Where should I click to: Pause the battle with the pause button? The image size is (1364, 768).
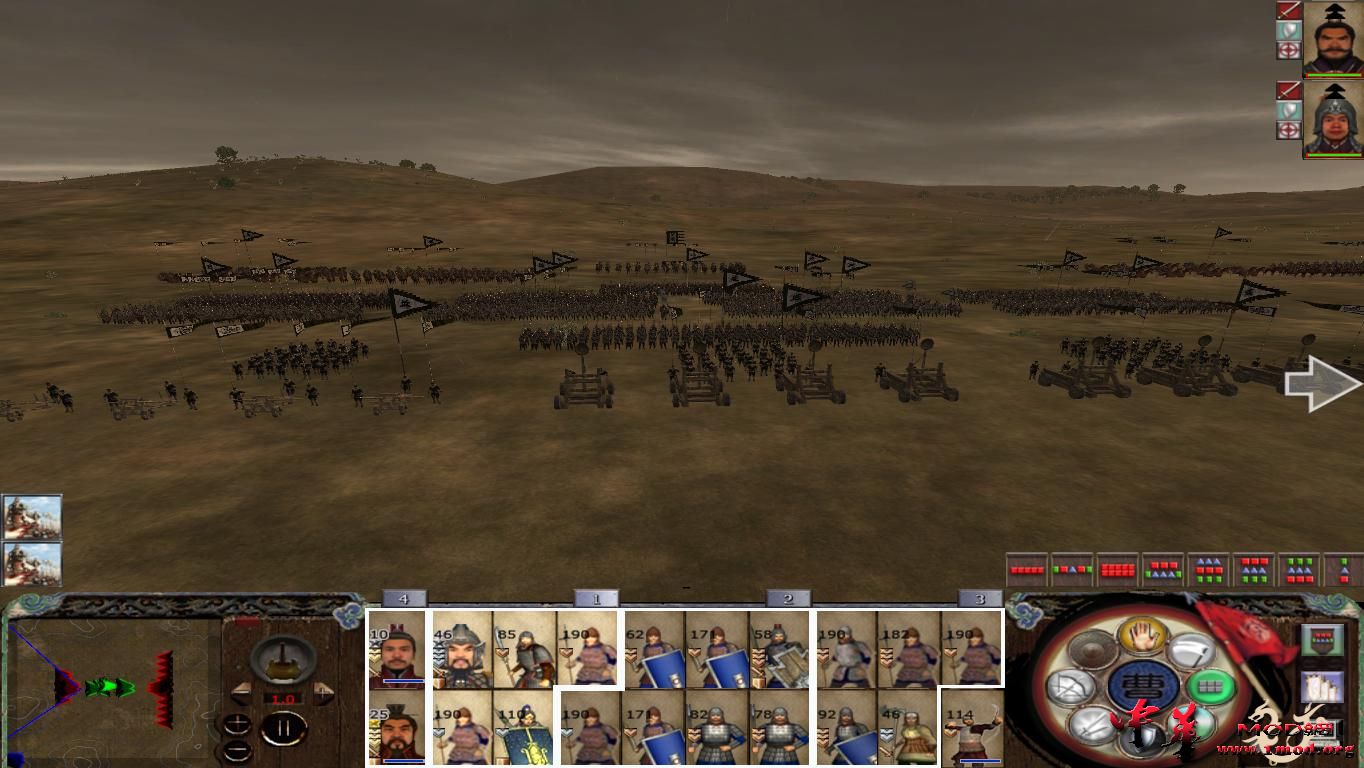pyautogui.click(x=282, y=728)
